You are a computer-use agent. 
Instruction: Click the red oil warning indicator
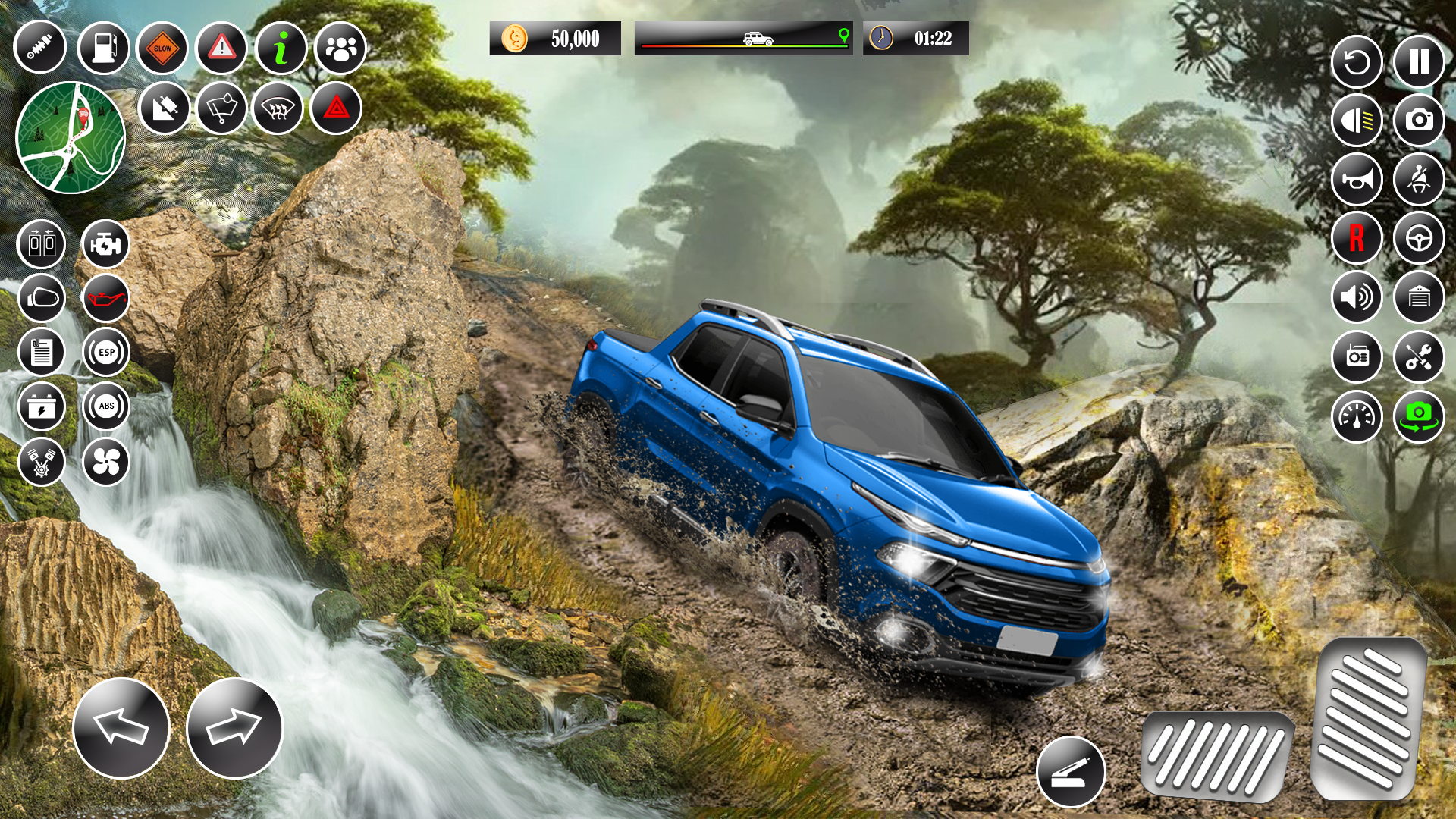pos(105,299)
